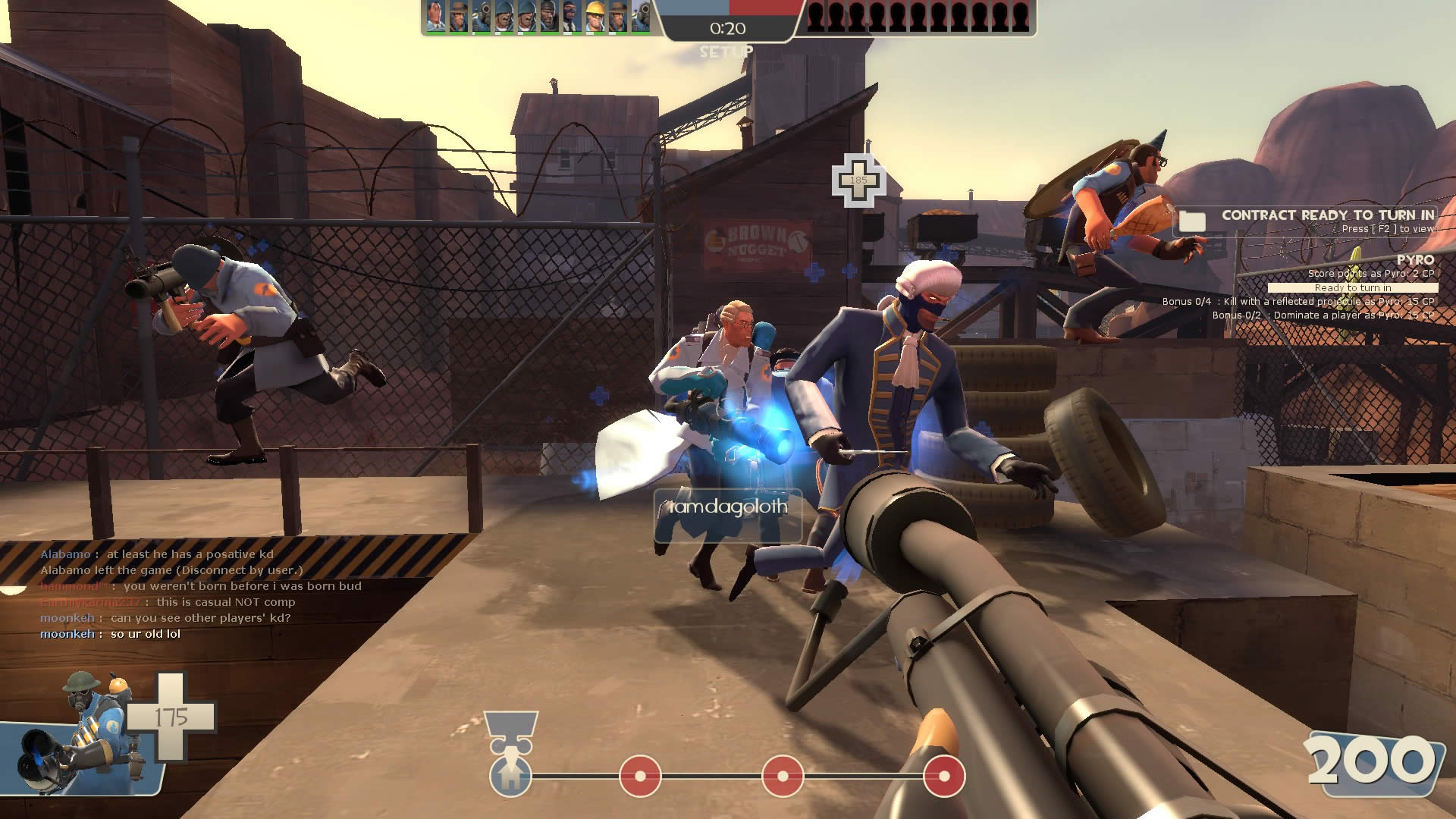Image resolution: width=1456 pixels, height=819 pixels.
Task: Select the Pyro contract tracker heading
Action: 1415,260
